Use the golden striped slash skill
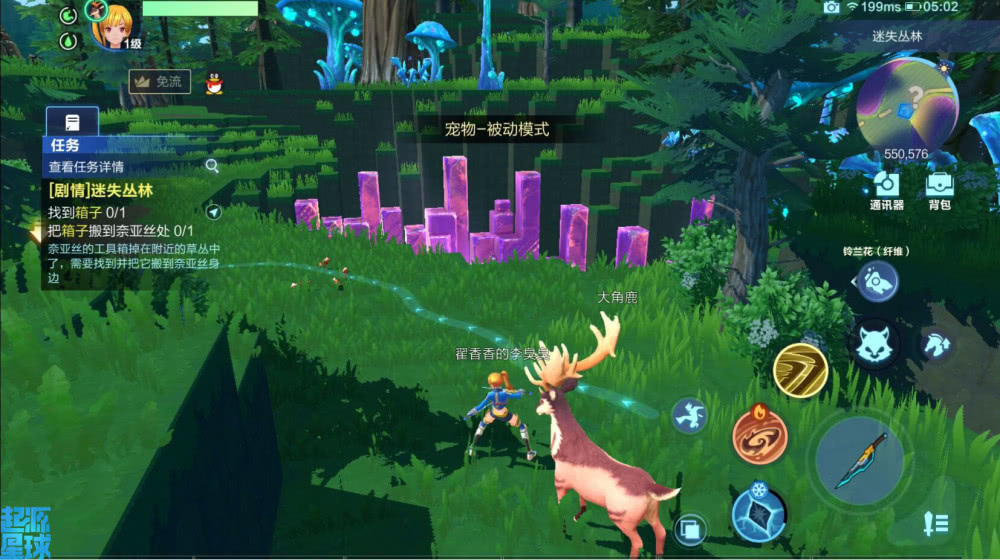Viewport: 1000px width, 560px height. (x=800, y=371)
